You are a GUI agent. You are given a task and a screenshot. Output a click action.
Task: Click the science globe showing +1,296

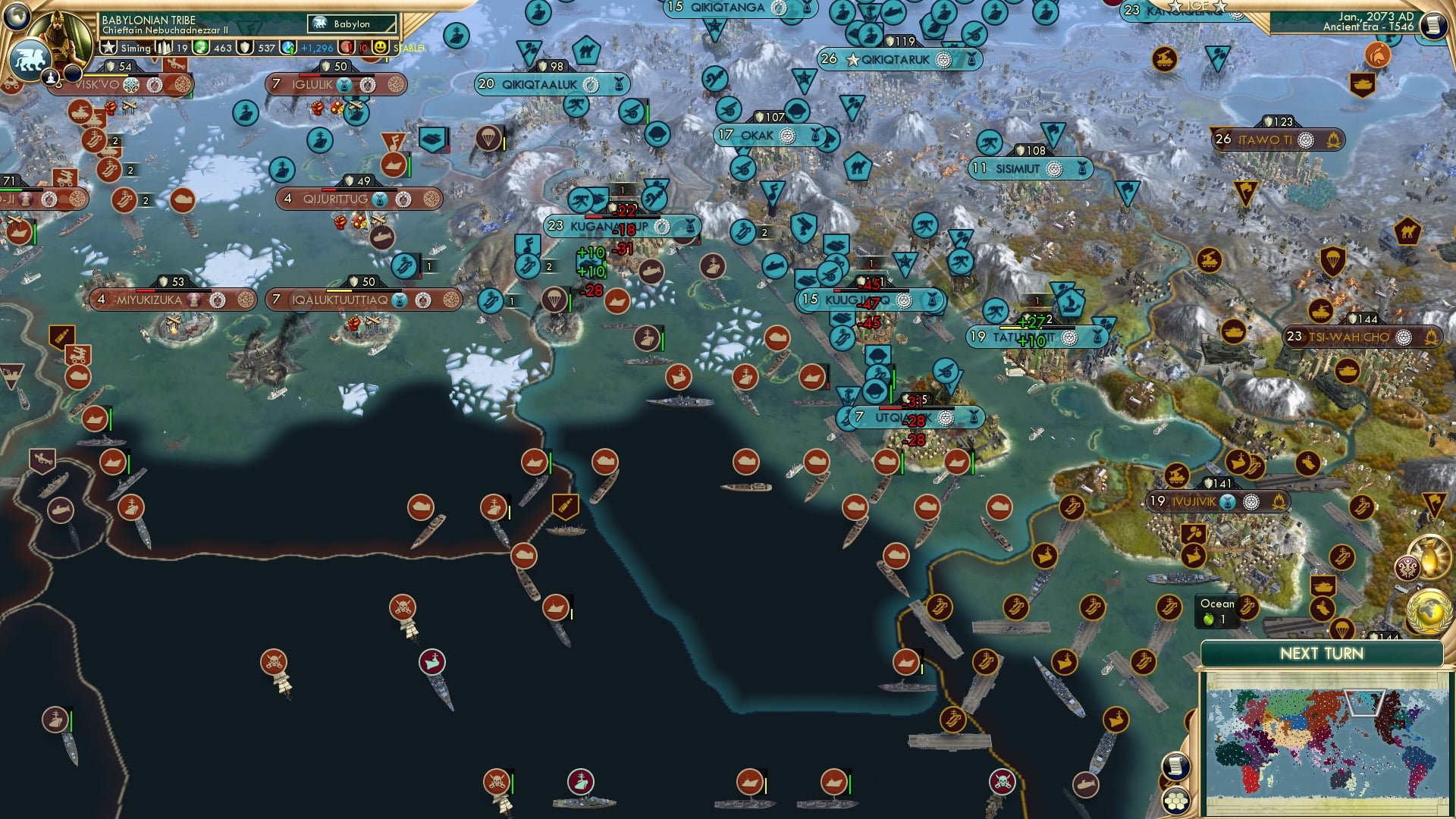(x=287, y=47)
